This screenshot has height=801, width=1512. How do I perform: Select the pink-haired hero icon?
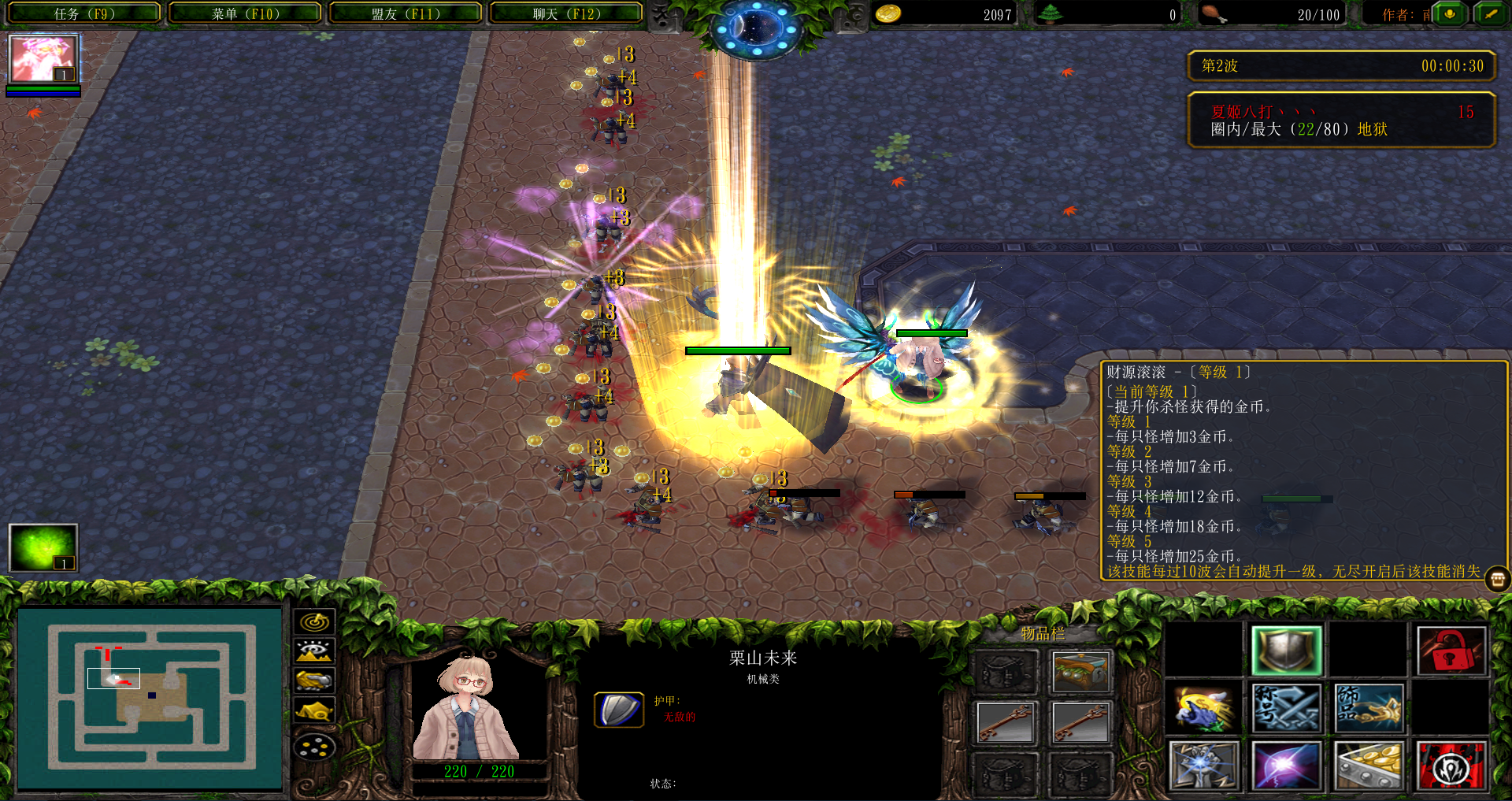point(43,59)
